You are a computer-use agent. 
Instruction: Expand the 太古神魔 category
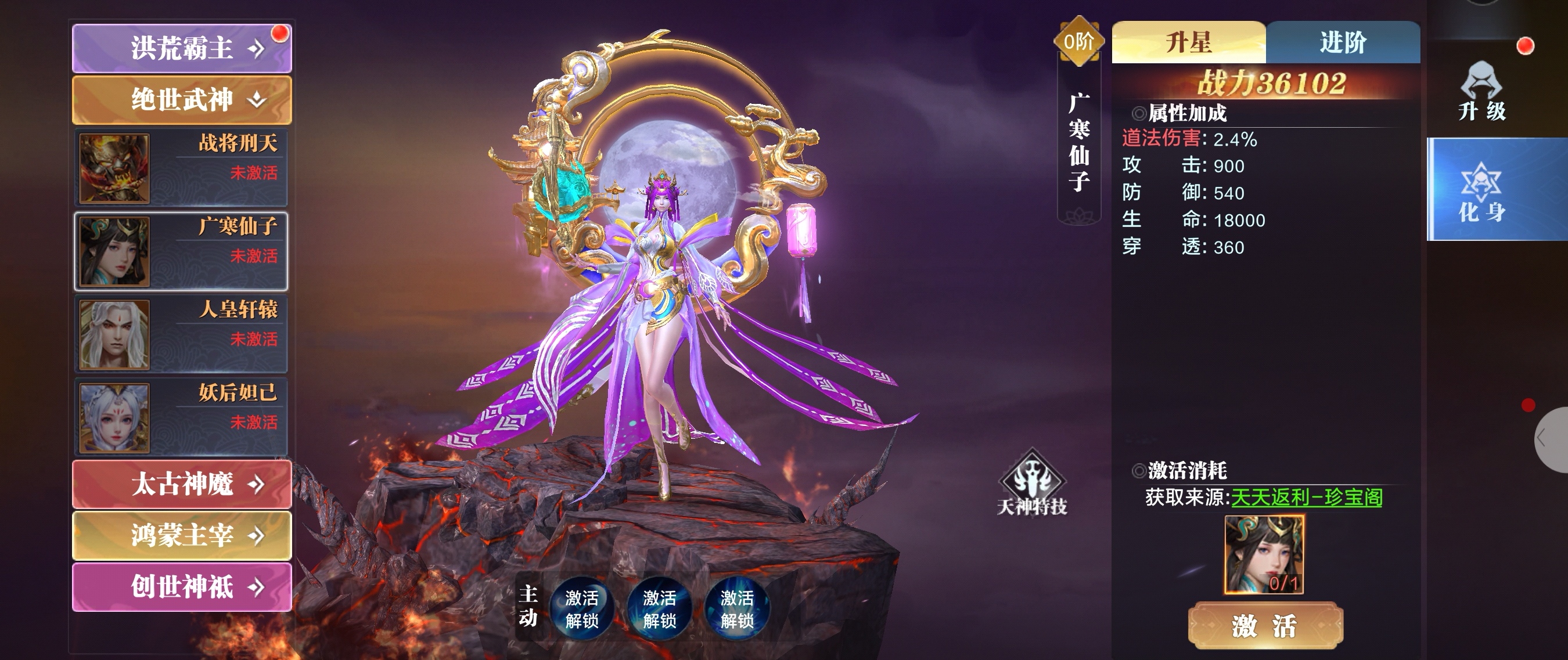point(181,484)
